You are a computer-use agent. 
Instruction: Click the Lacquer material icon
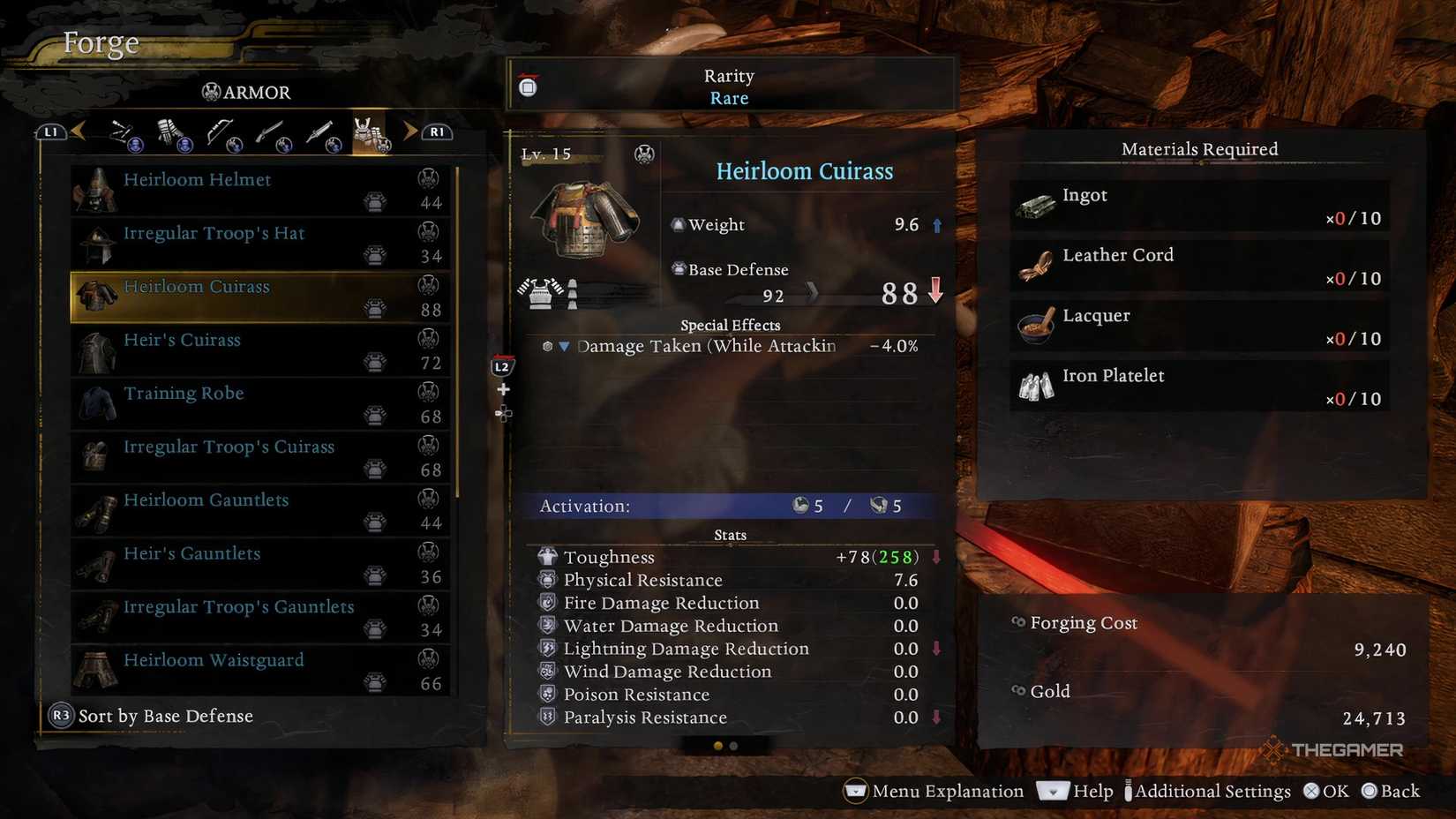1036,326
